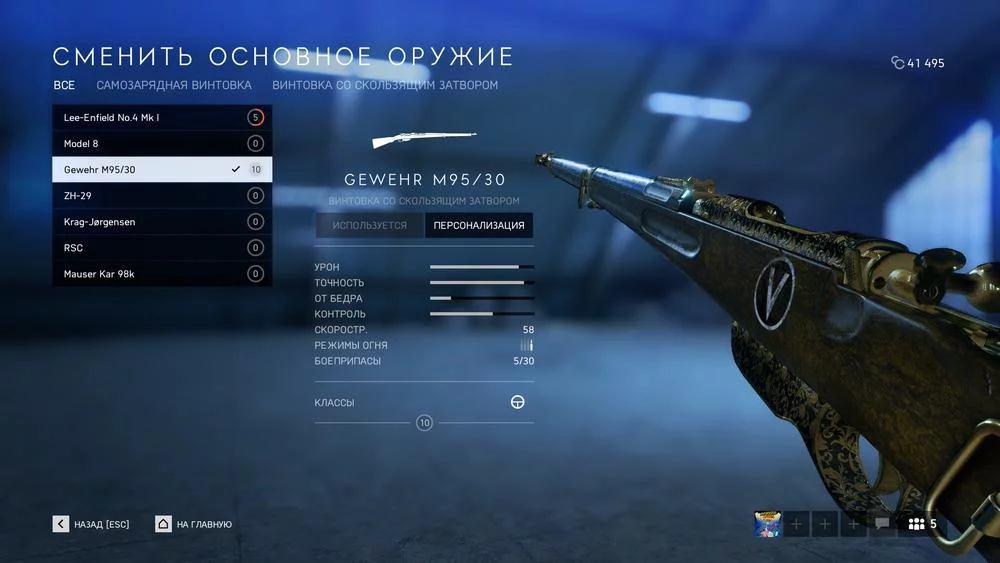This screenshot has width=1000, height=563.
Task: Open the squad player avatar
Action: [x=768, y=524]
